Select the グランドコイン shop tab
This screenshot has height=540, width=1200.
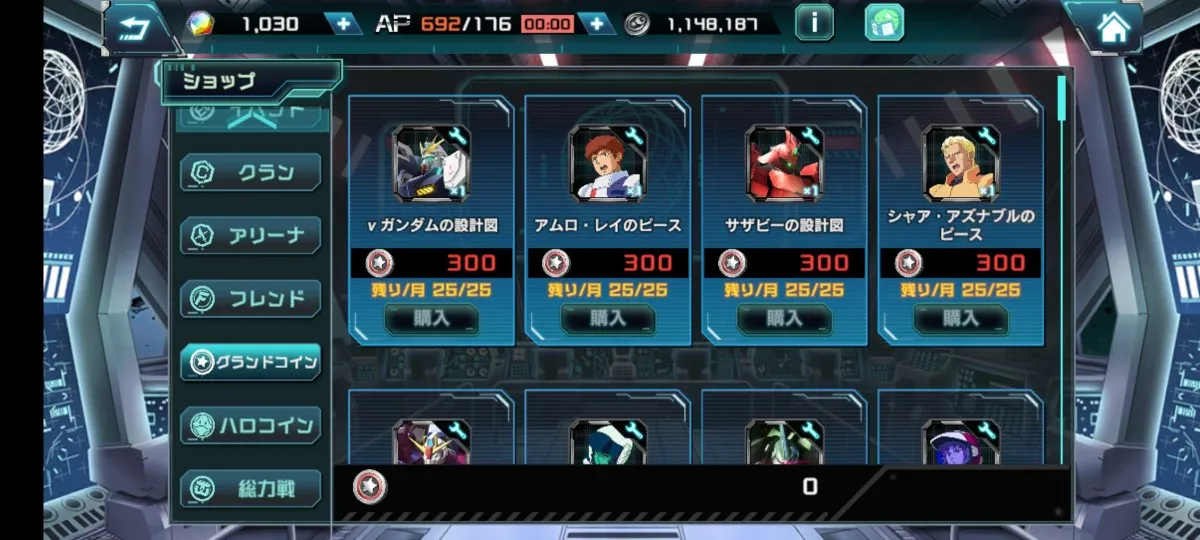[x=250, y=361]
